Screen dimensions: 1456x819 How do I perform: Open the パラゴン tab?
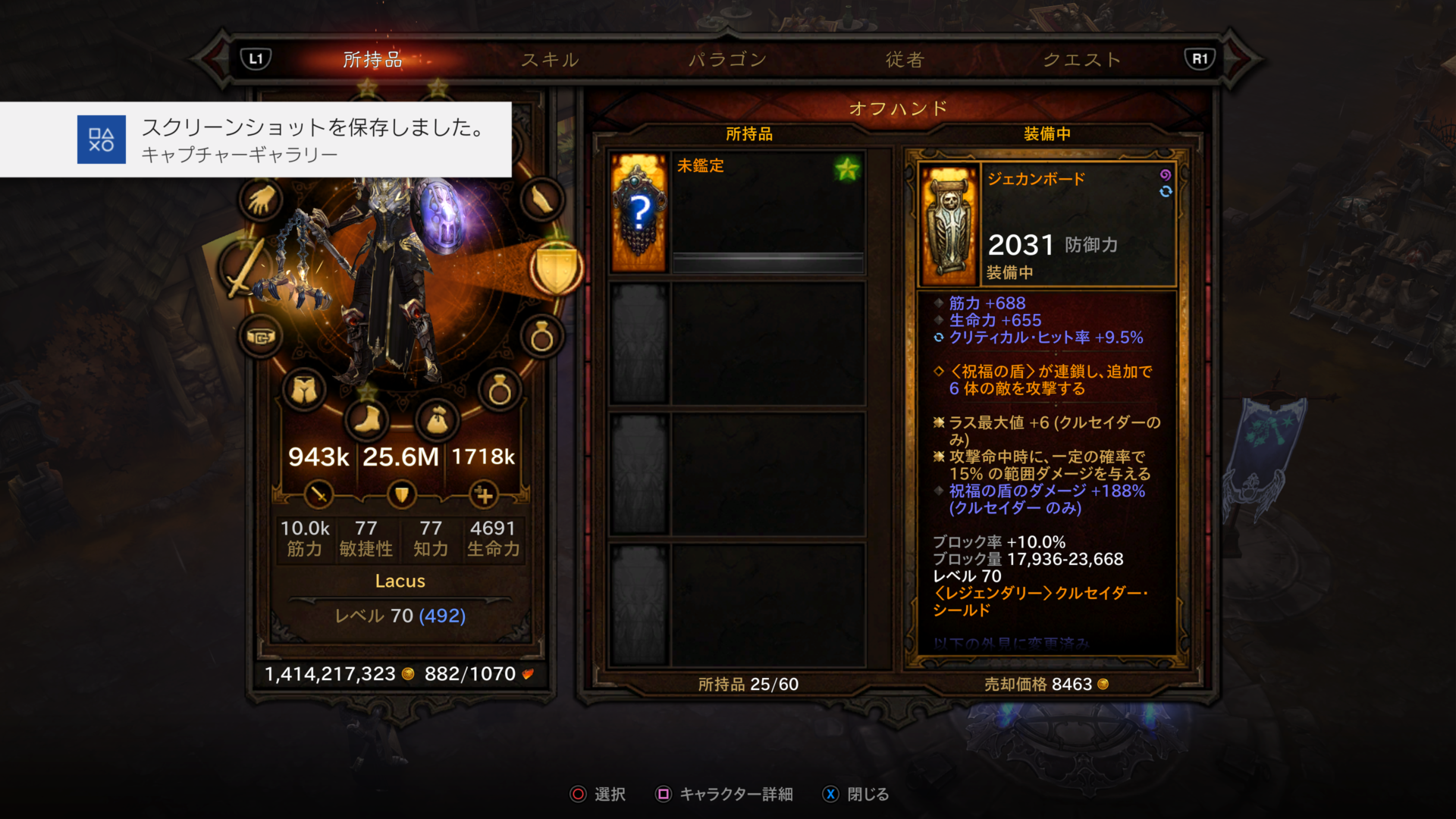727,60
